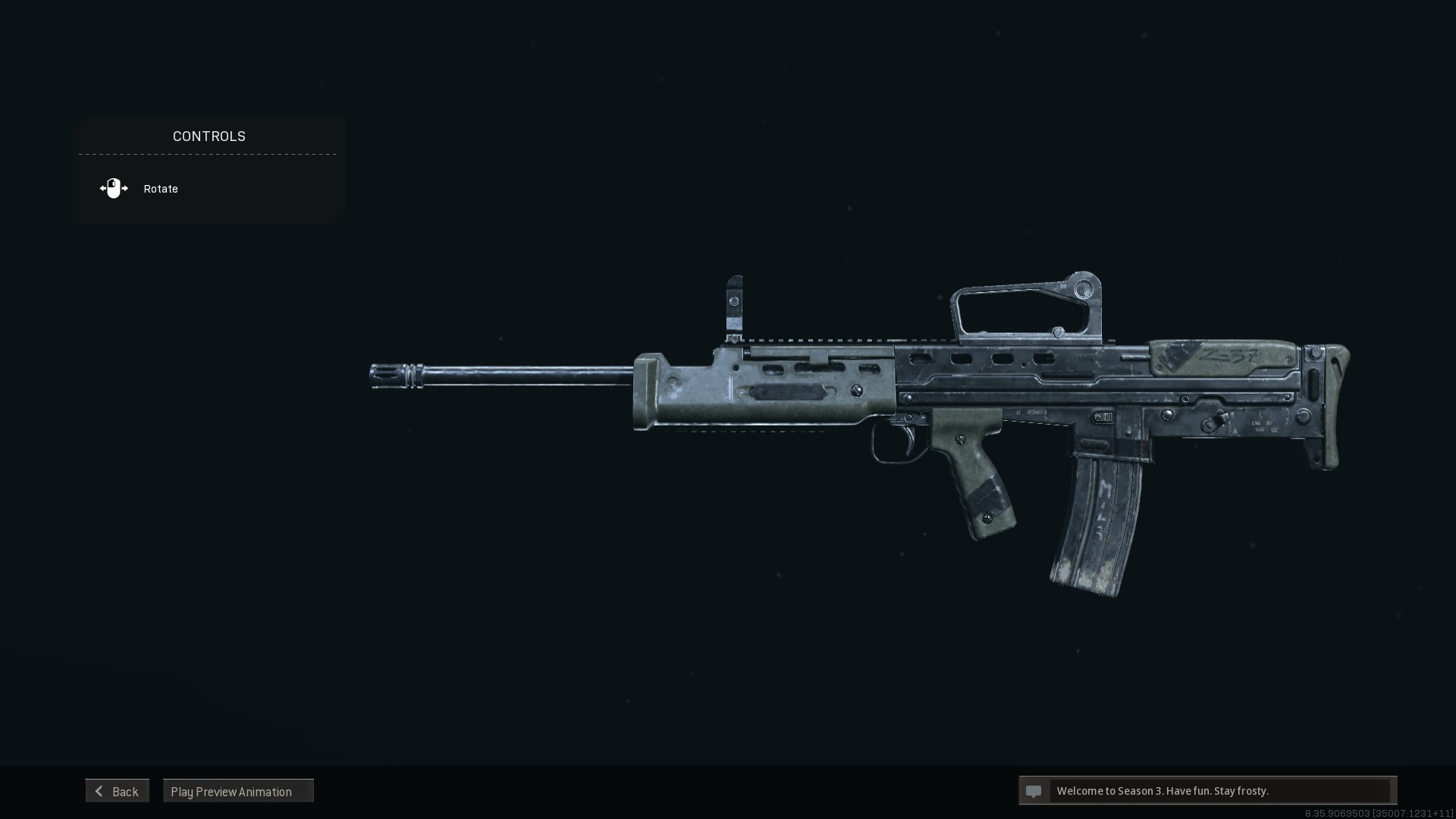
Task: Click the Back button
Action: (x=118, y=790)
